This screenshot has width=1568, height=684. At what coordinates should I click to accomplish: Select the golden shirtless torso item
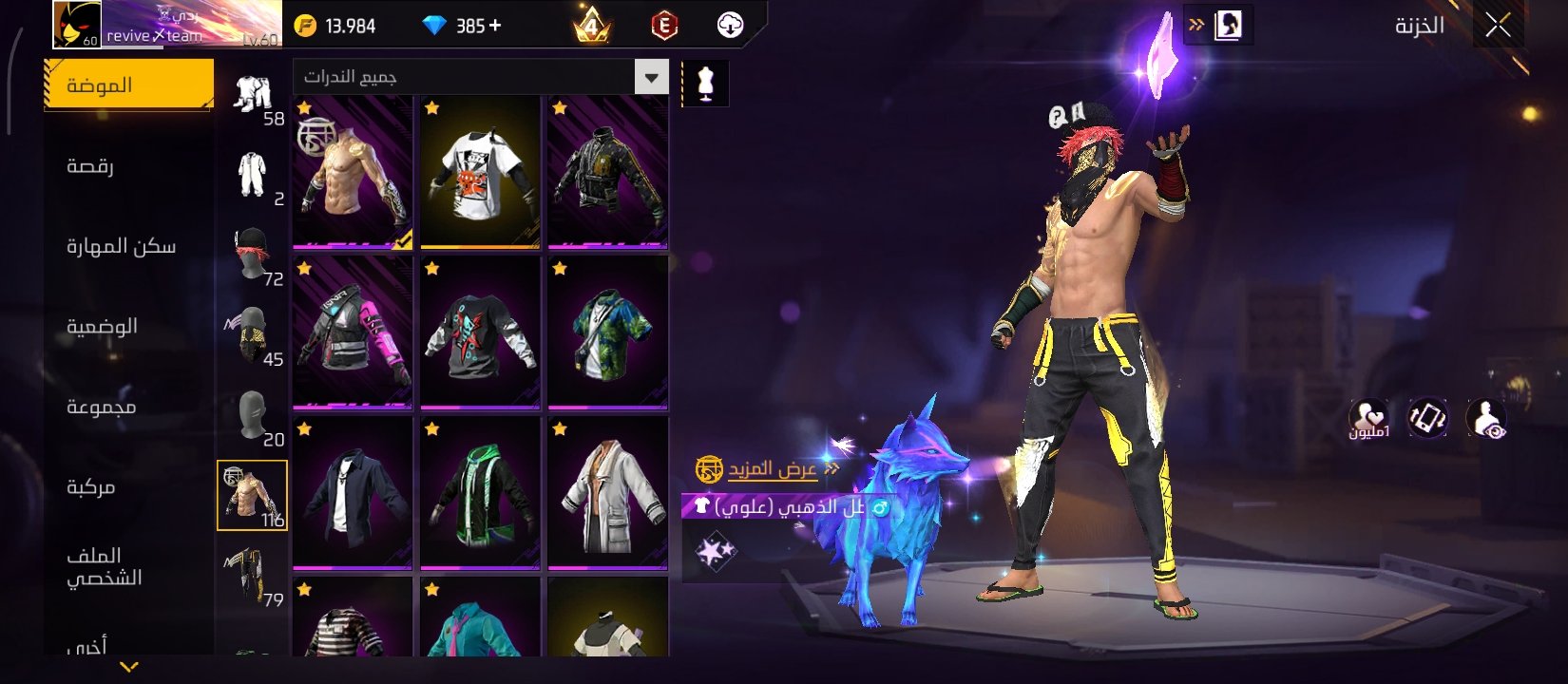coord(353,173)
